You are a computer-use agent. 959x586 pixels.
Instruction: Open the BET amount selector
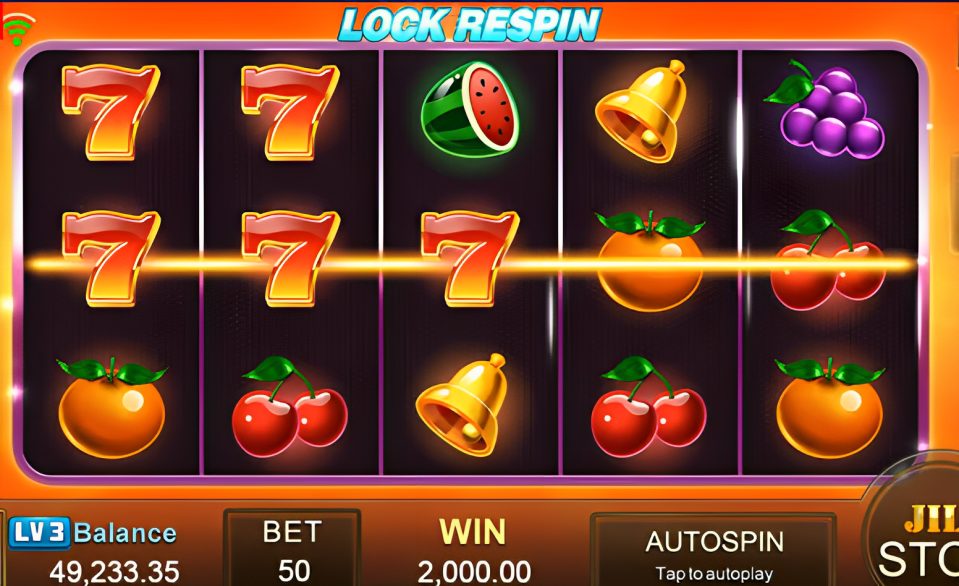click(x=292, y=550)
